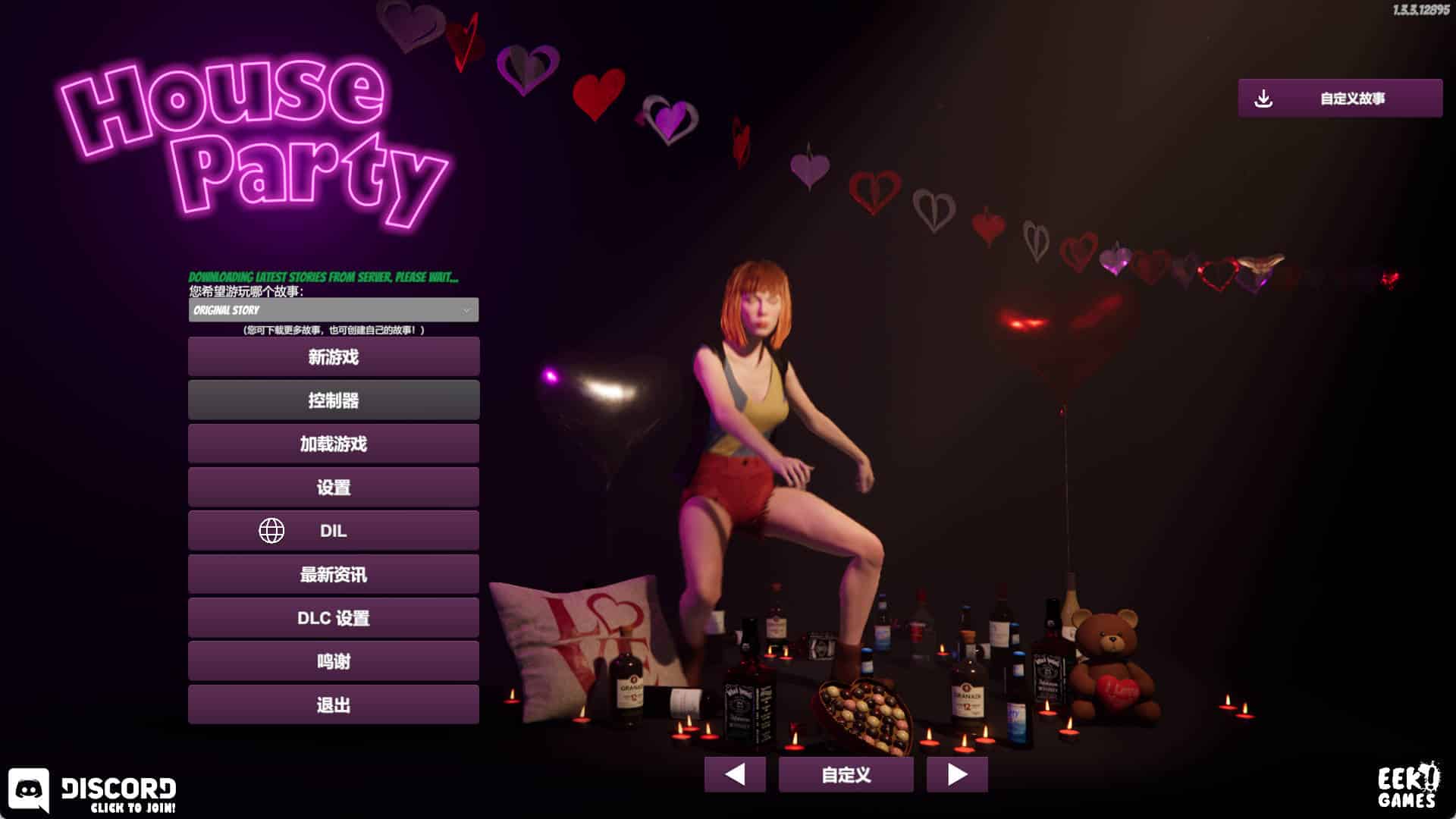Screen dimensions: 1456x819
Task: Expand the Original Story dropdown
Action: (x=334, y=310)
